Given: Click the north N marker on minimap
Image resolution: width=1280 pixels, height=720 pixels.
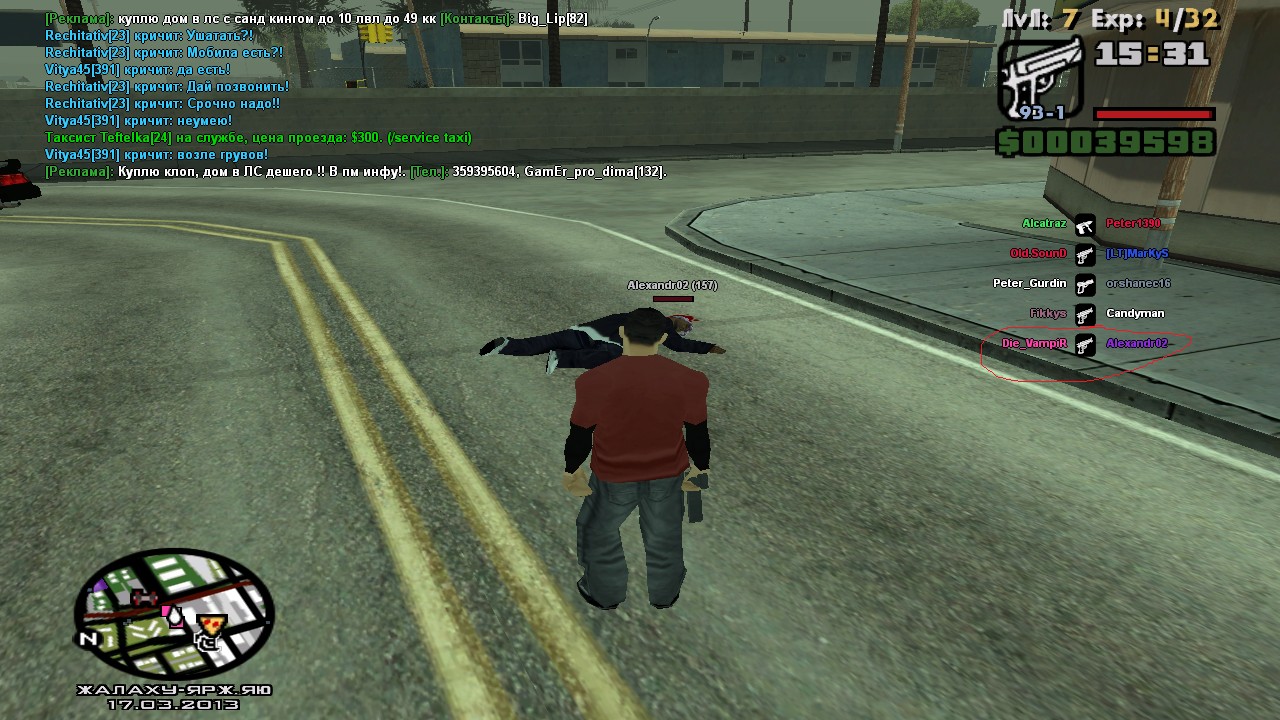Looking at the screenshot, I should pyautogui.click(x=89, y=639).
